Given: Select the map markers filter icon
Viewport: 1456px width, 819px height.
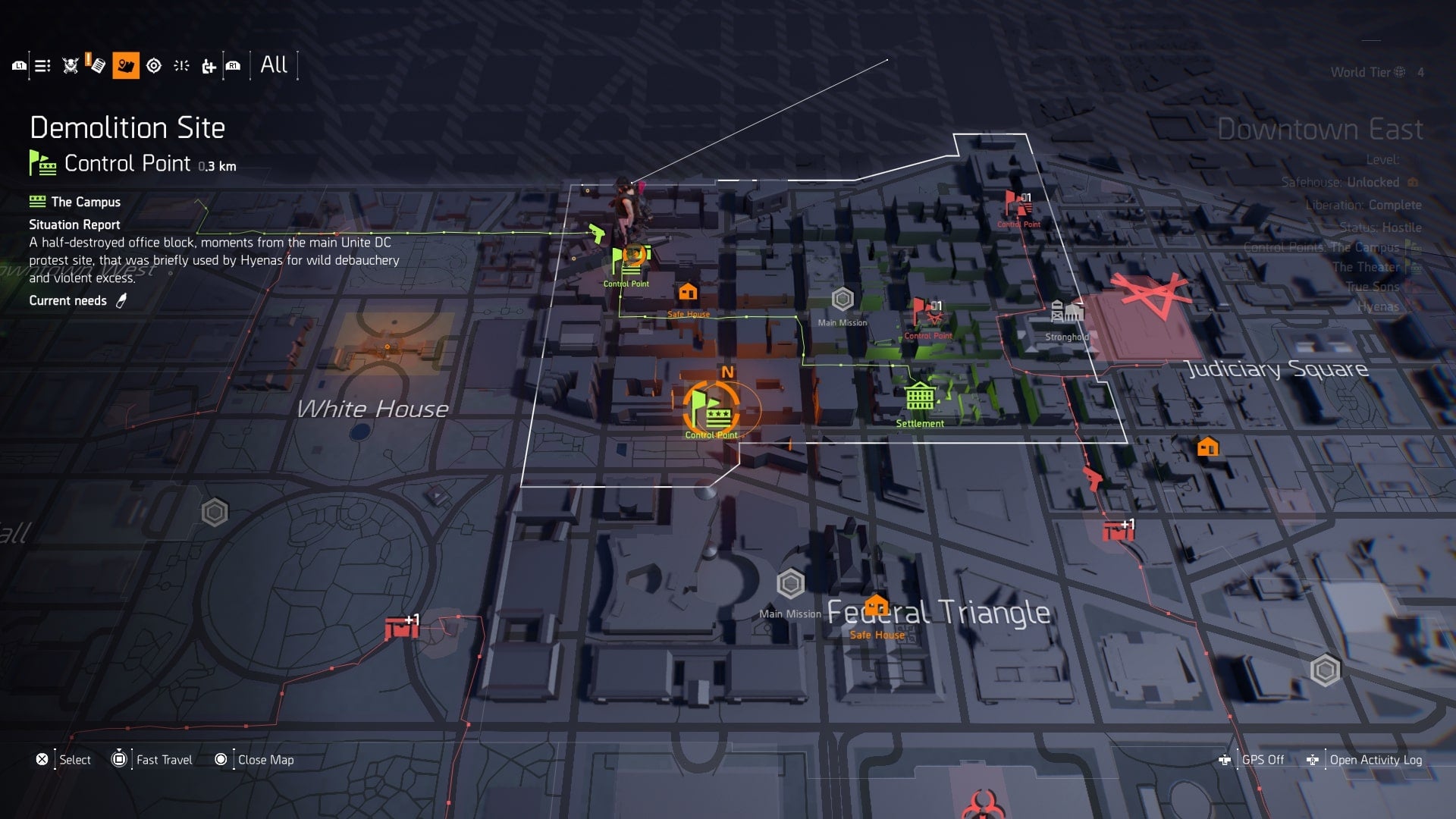Looking at the screenshot, I should (127, 66).
